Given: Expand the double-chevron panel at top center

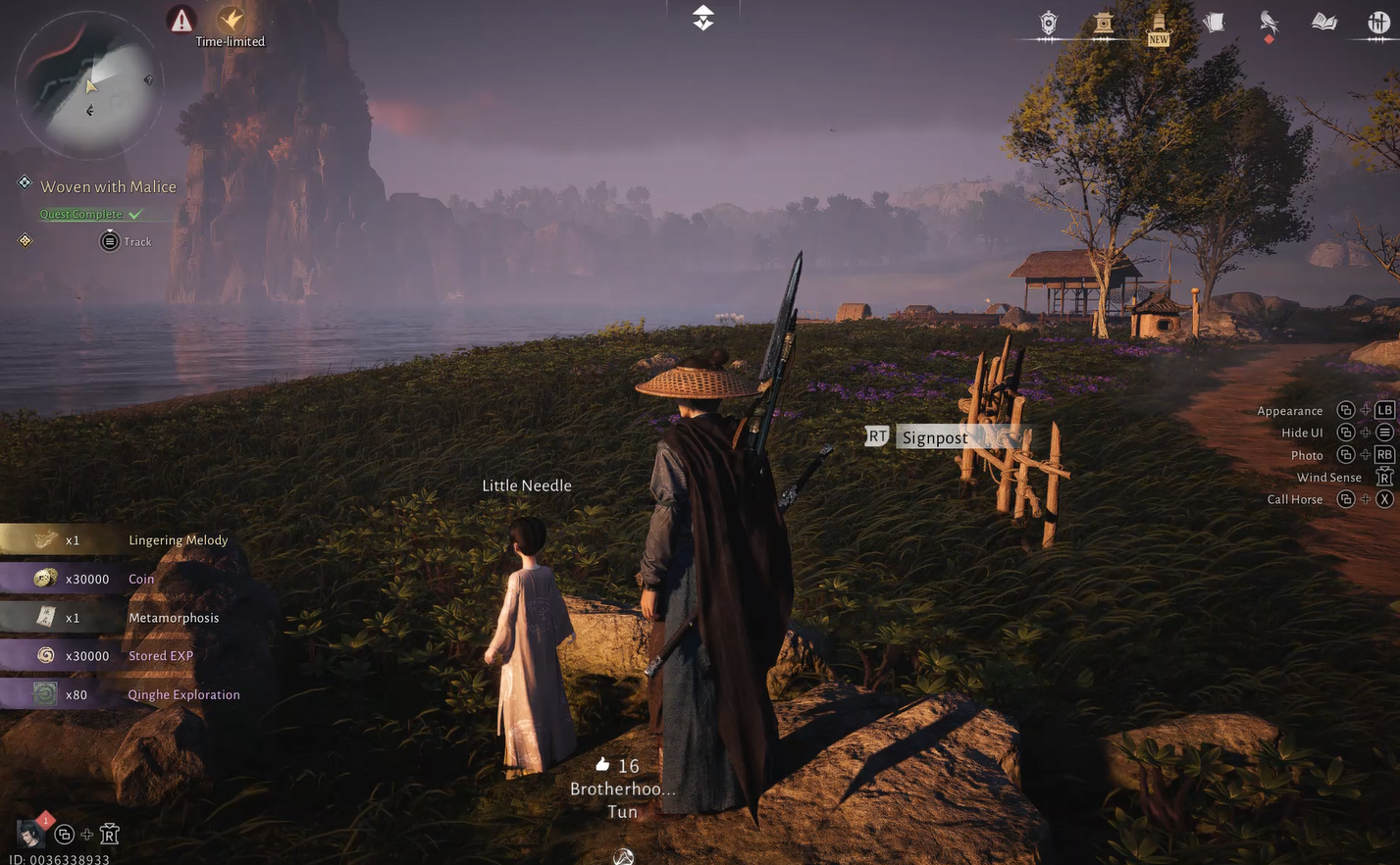Looking at the screenshot, I should coord(701,17).
